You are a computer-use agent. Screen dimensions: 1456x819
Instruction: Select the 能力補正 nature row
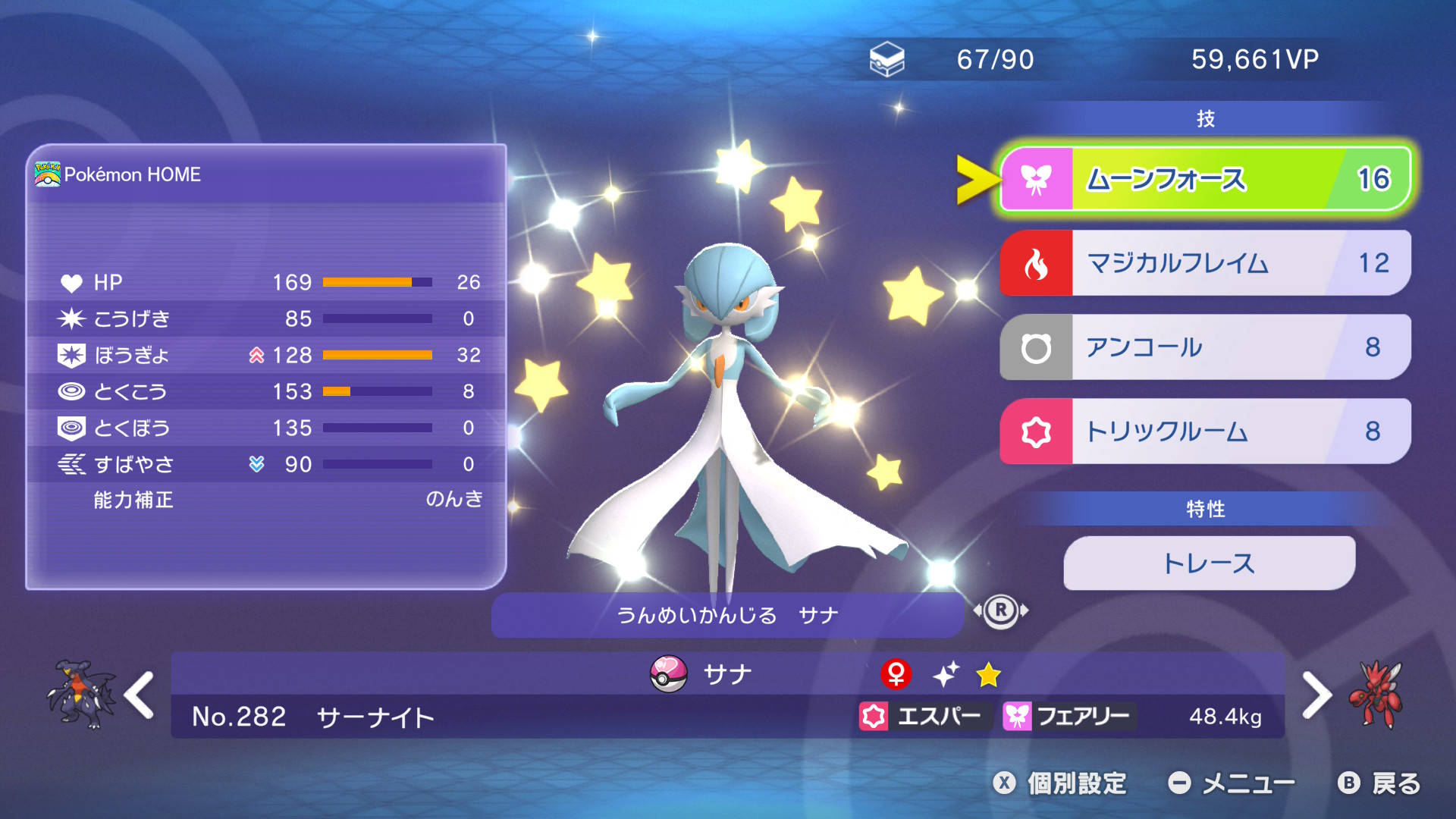(265, 500)
